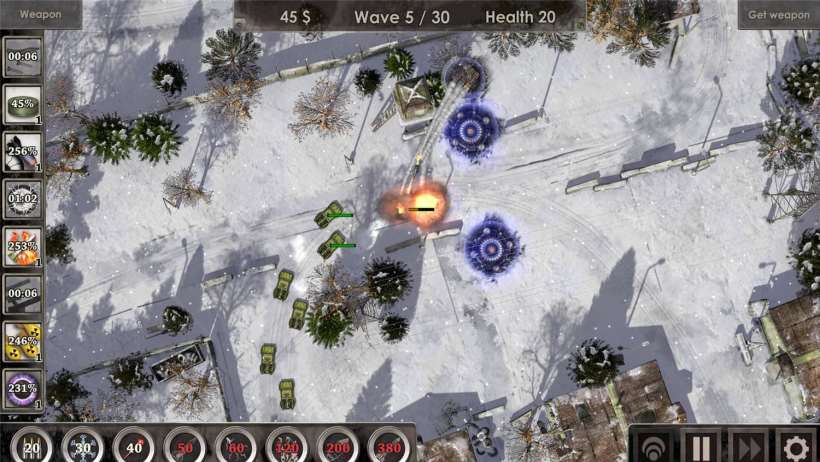Use the 256% ability
The image size is (820, 462).
point(22,152)
